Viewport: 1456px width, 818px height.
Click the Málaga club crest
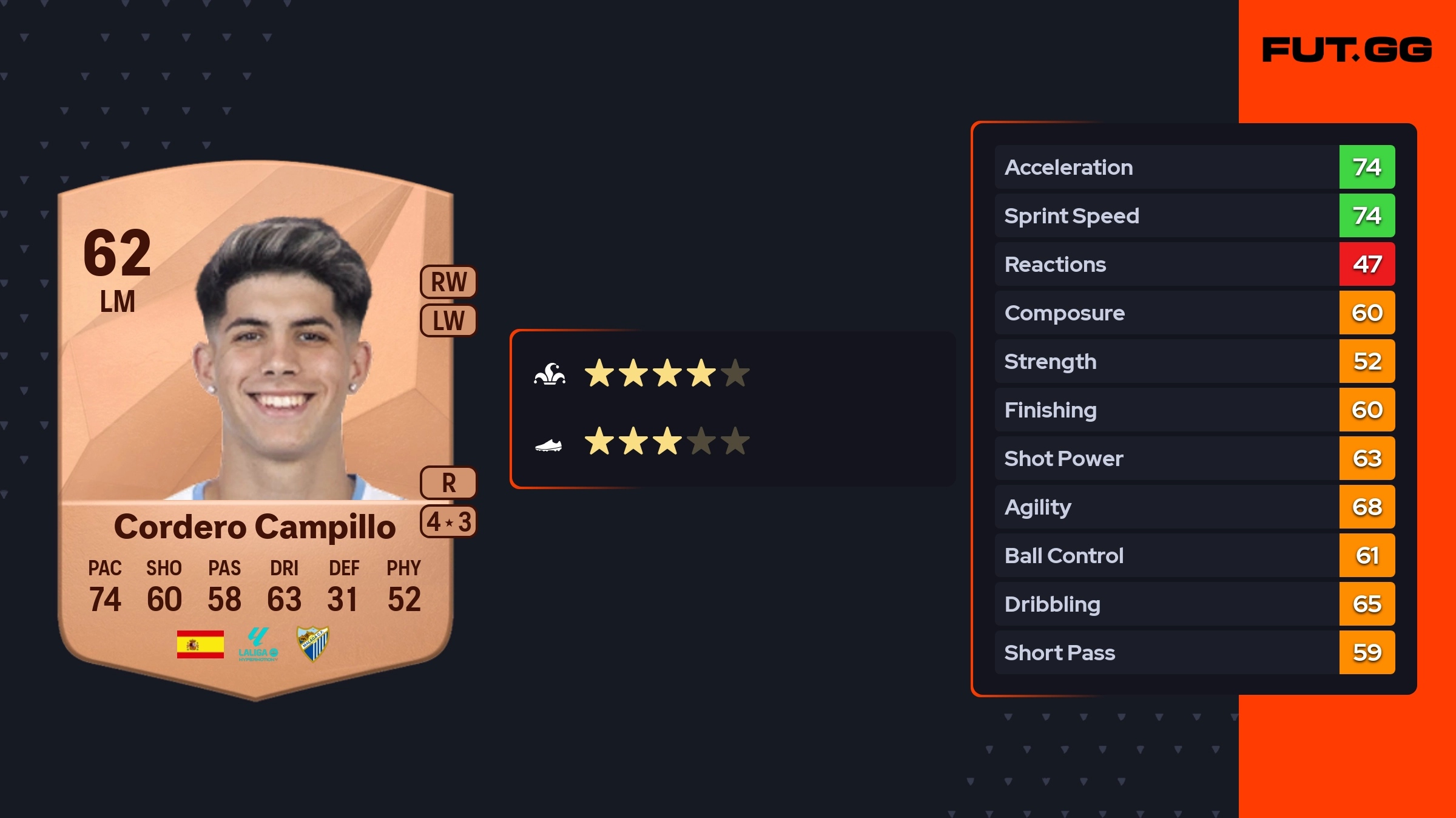pyautogui.click(x=312, y=643)
